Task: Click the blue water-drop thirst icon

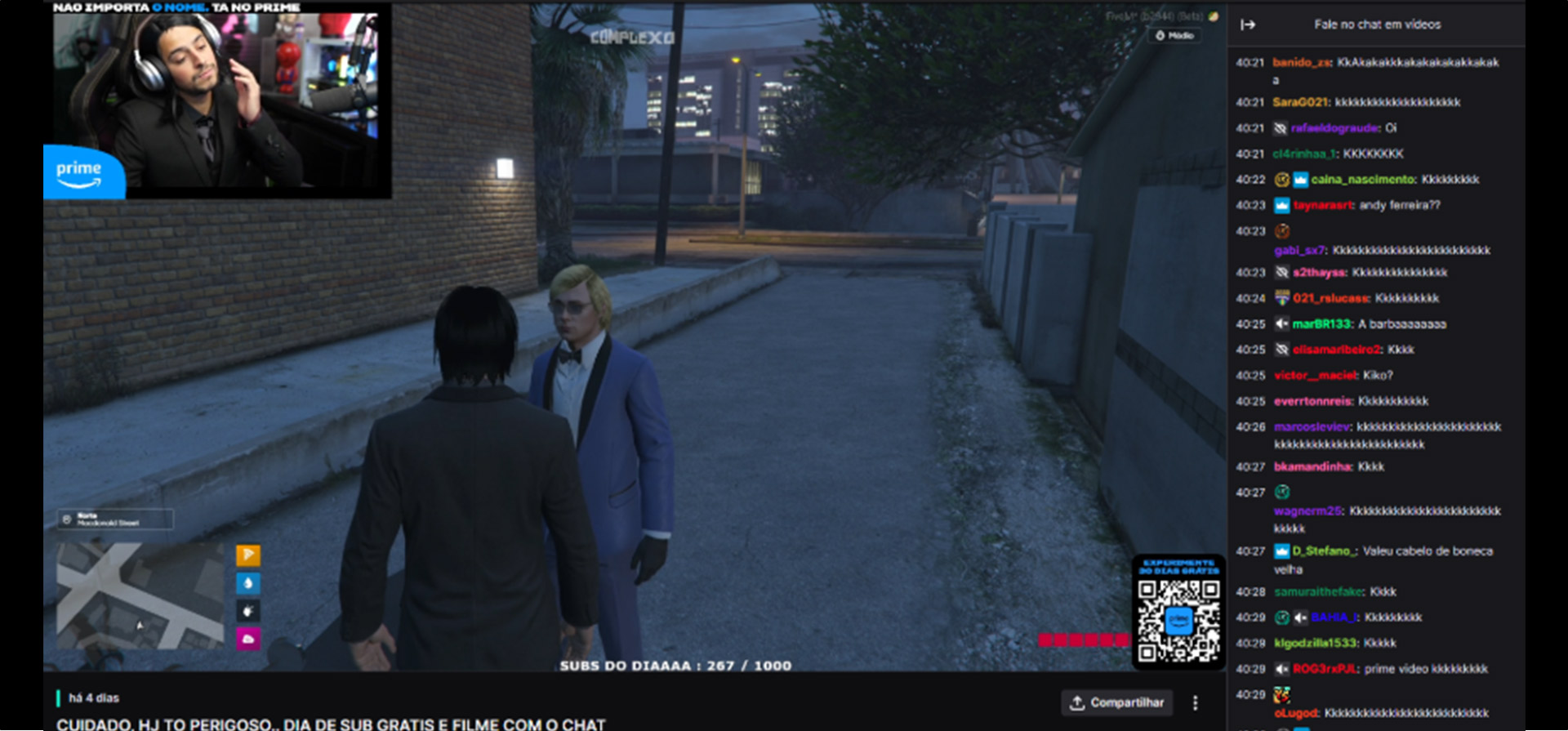Action: 248,583
